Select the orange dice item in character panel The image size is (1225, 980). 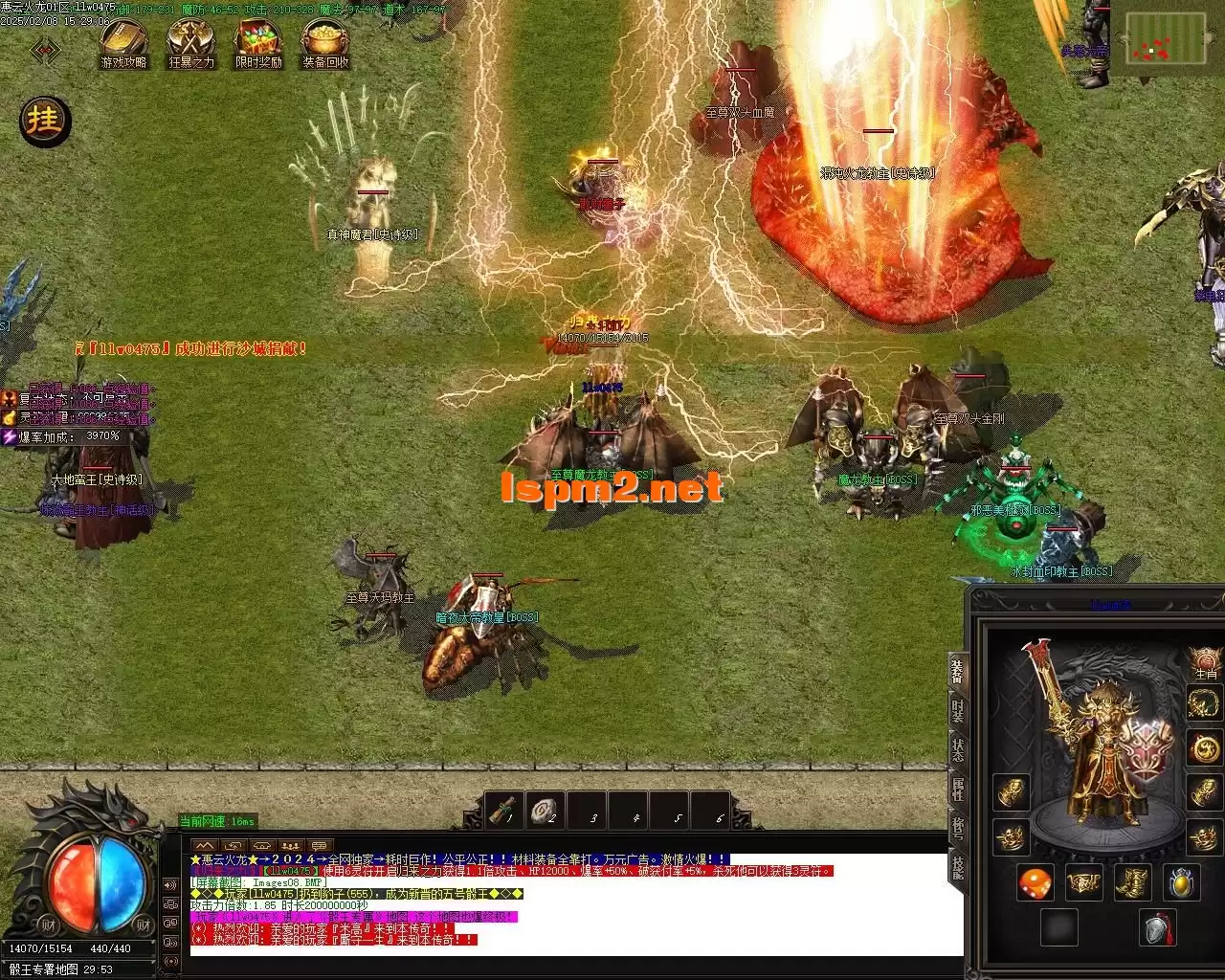click(1036, 882)
